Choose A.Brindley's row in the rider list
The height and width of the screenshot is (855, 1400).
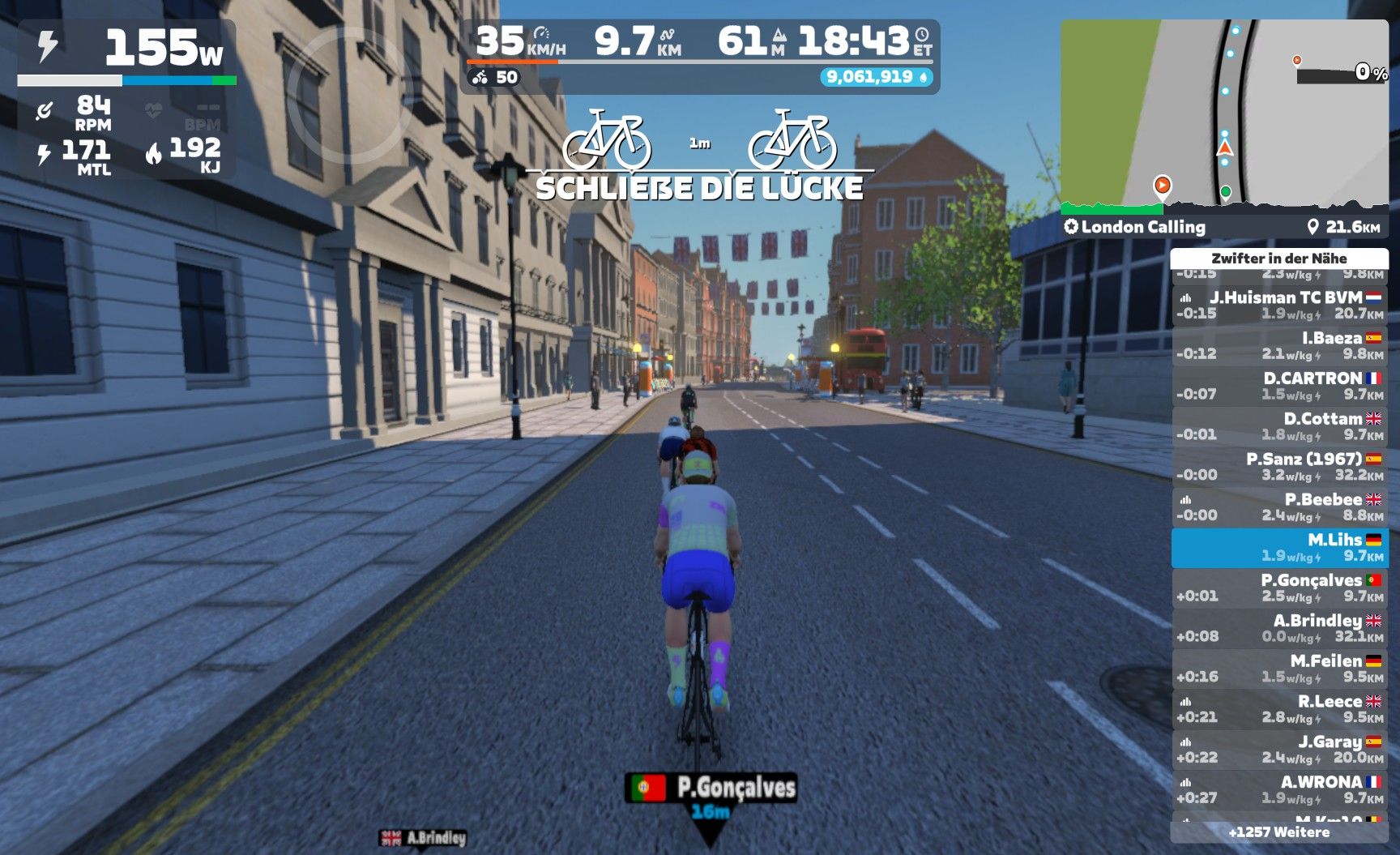tap(1278, 629)
